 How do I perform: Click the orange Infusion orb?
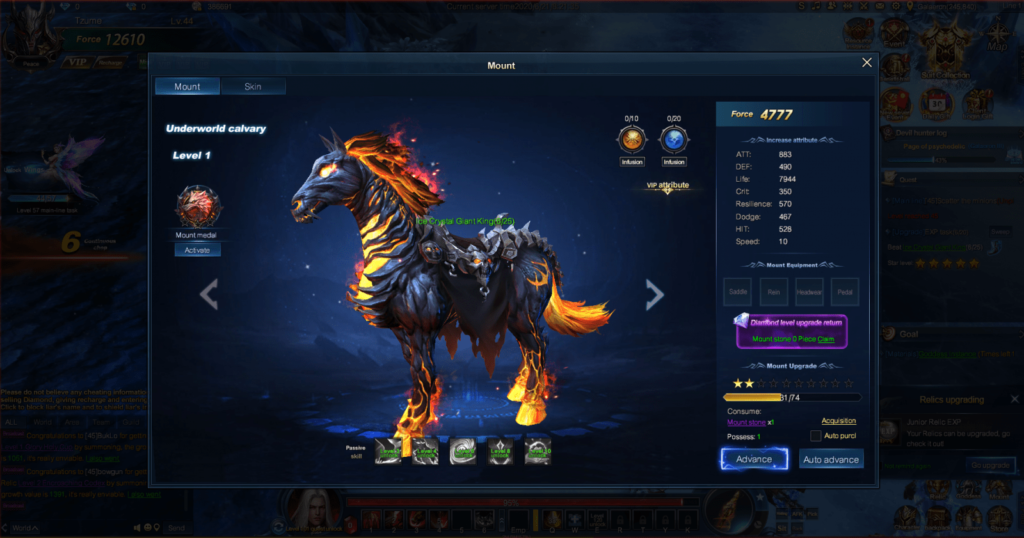(632, 139)
